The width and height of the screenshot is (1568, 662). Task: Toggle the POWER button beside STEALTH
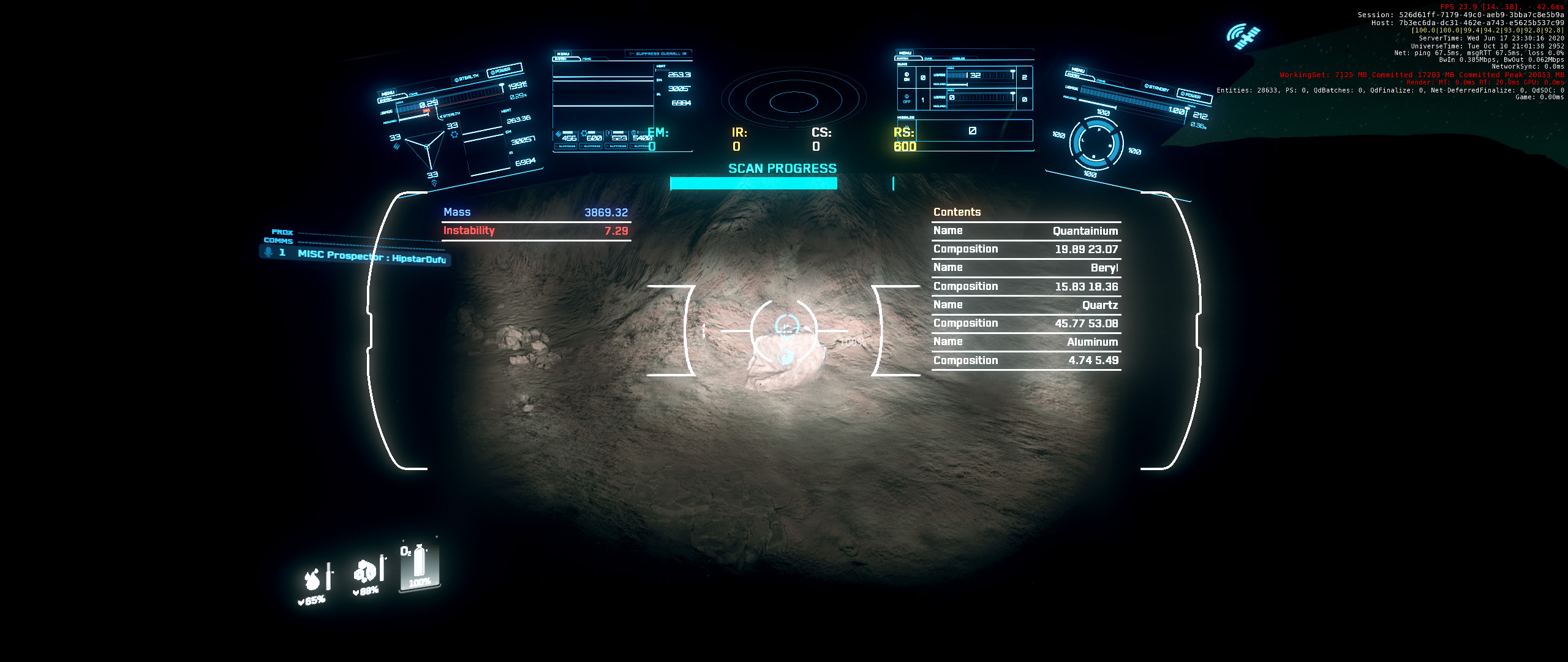(x=503, y=70)
